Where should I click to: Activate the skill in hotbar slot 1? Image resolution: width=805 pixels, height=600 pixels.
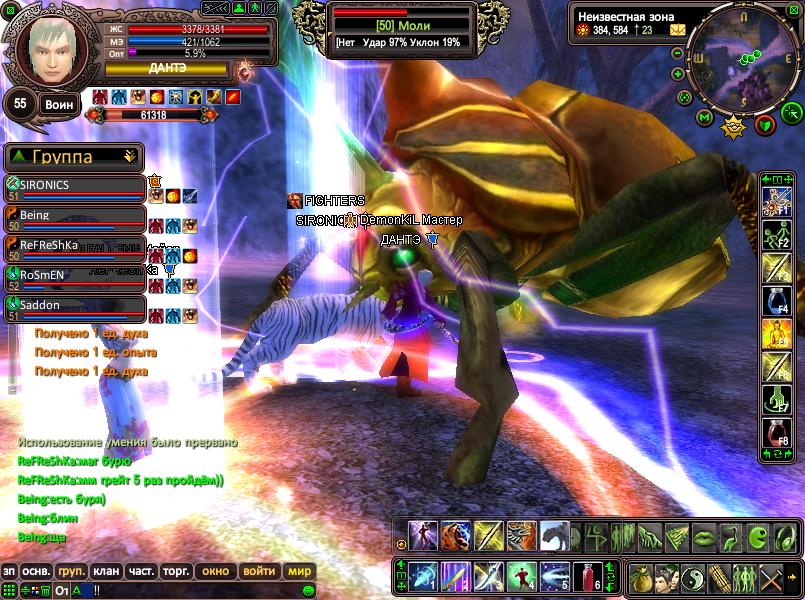click(424, 576)
